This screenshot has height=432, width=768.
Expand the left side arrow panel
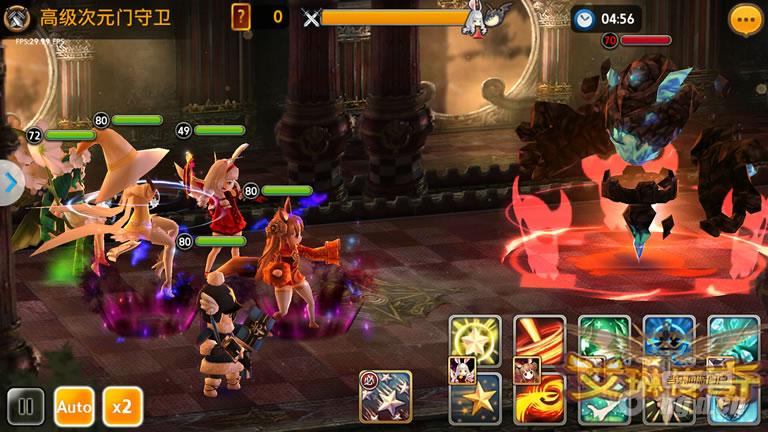(x=10, y=183)
